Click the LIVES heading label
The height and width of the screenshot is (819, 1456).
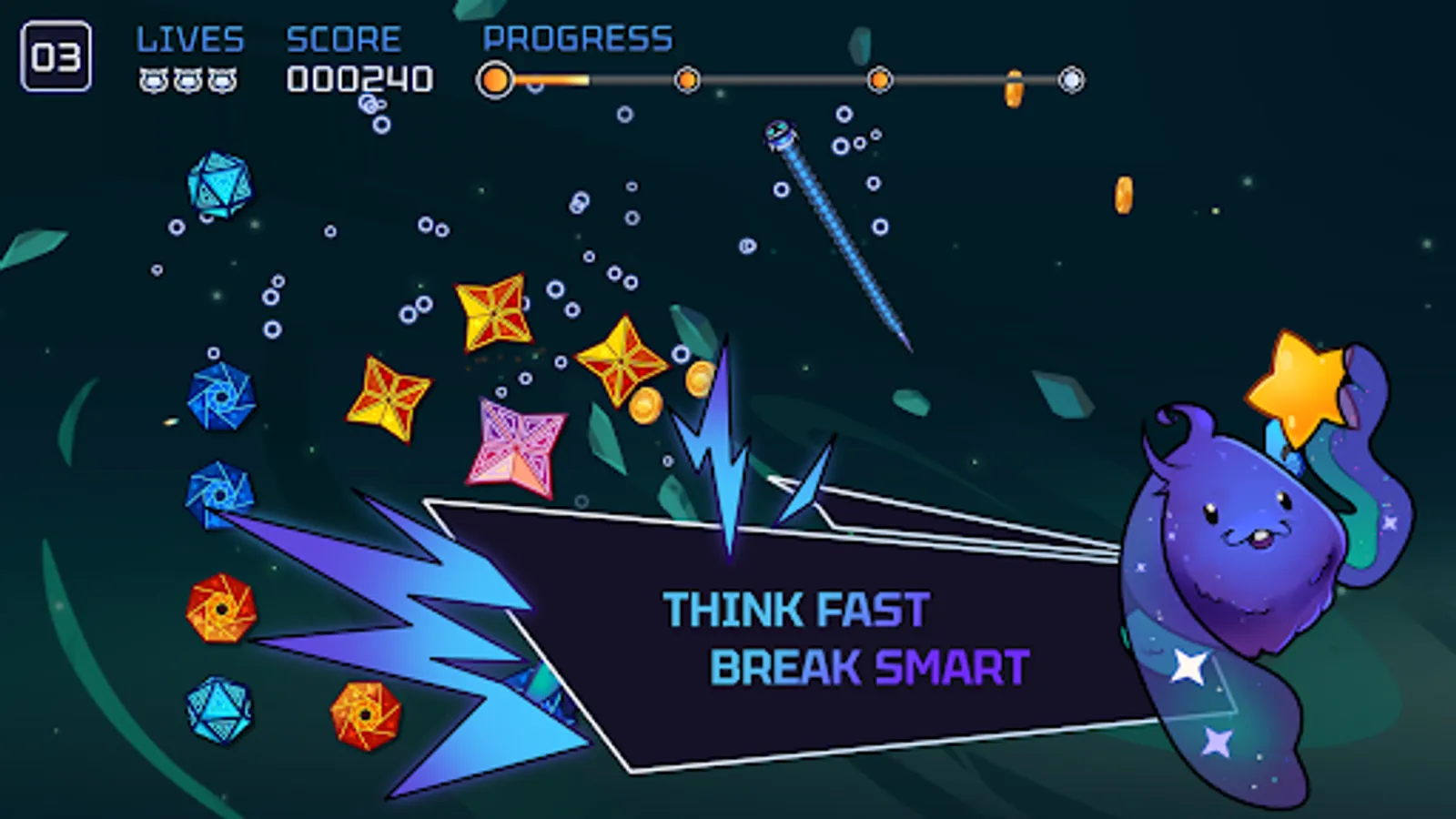pos(189,38)
